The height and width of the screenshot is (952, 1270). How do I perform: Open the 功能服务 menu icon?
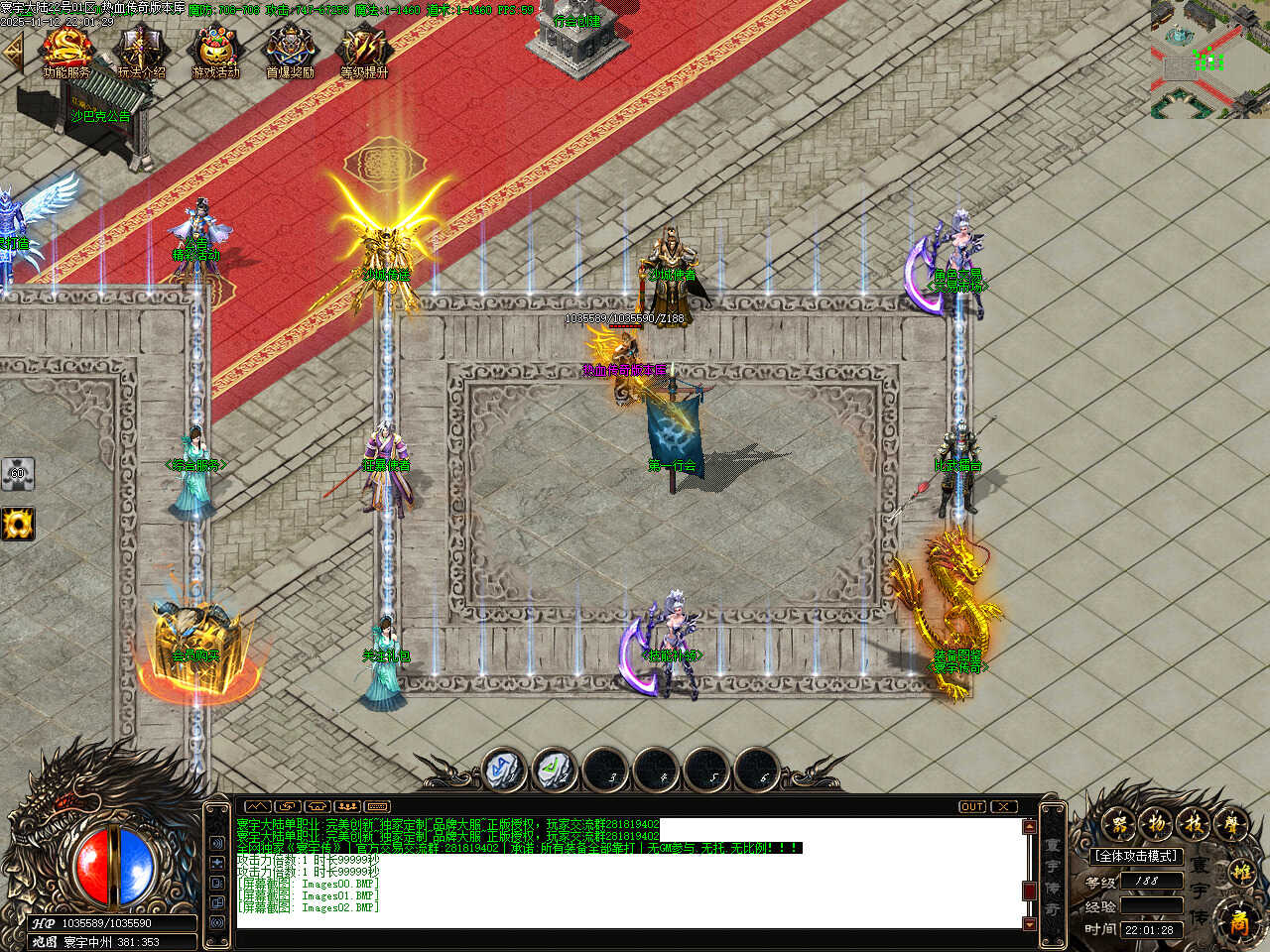tap(66, 50)
